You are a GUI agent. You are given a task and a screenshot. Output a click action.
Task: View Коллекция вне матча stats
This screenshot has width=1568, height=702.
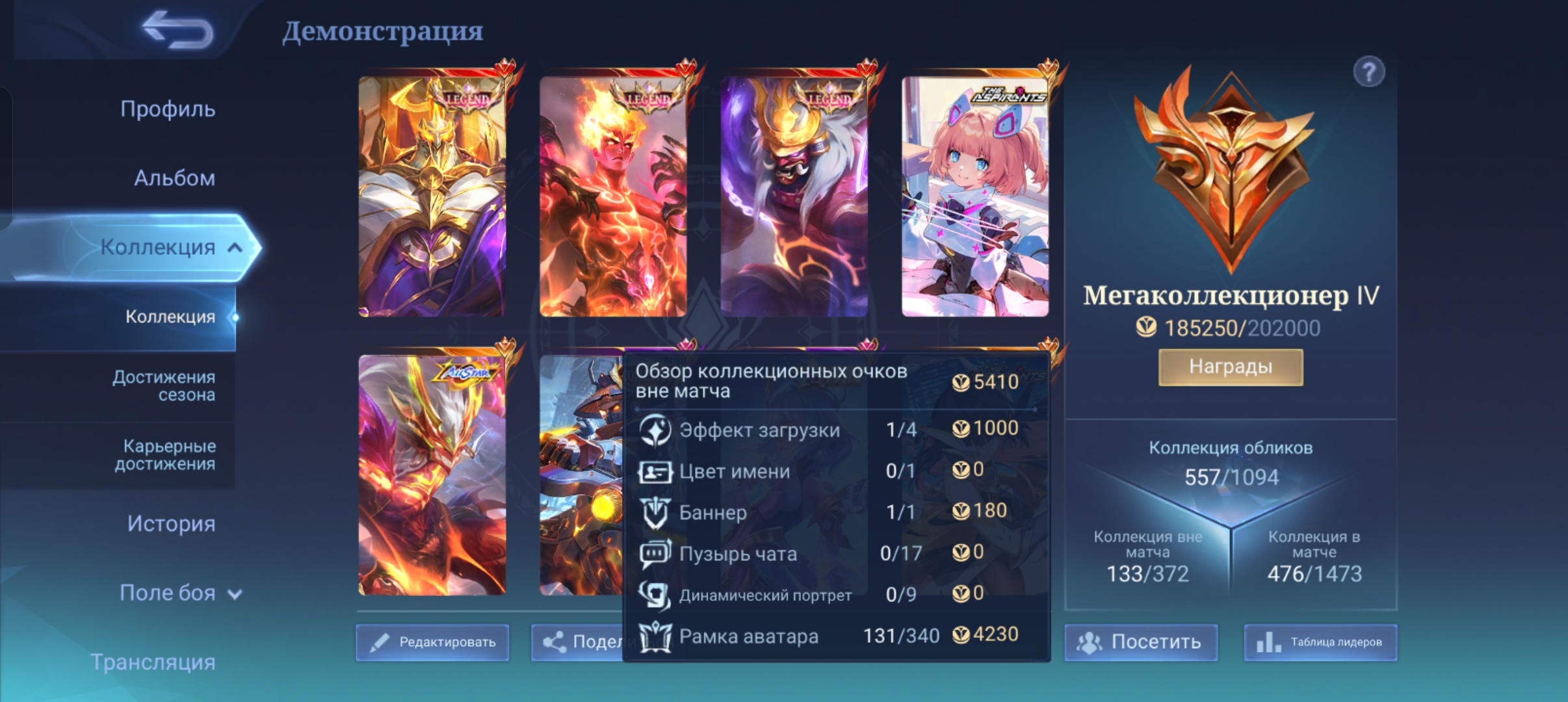pyautogui.click(x=1147, y=557)
